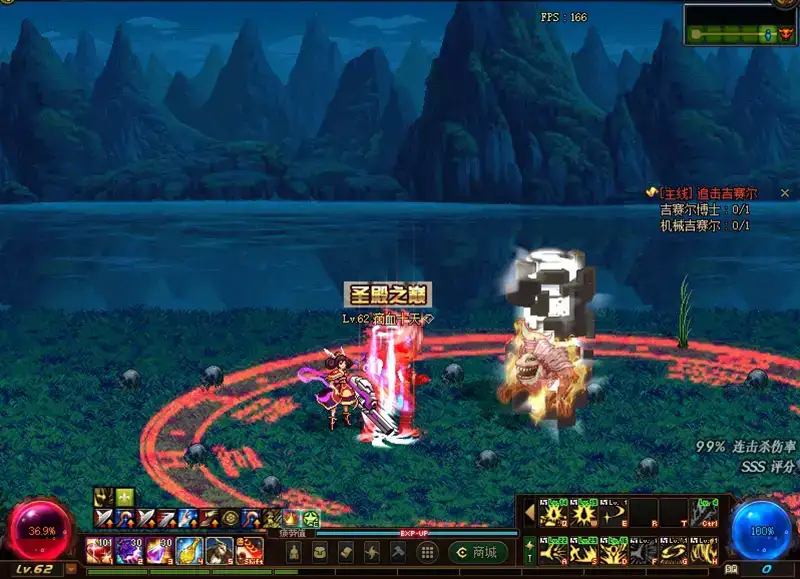Click the skill bar's left arrow expander
Image resolution: width=800 pixels, height=579 pixels.
point(529,512)
